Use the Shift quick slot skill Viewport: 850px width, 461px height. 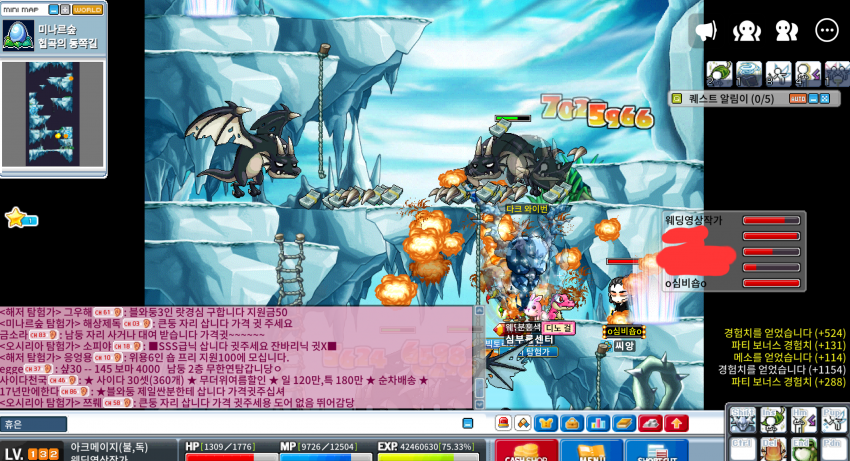743,420
